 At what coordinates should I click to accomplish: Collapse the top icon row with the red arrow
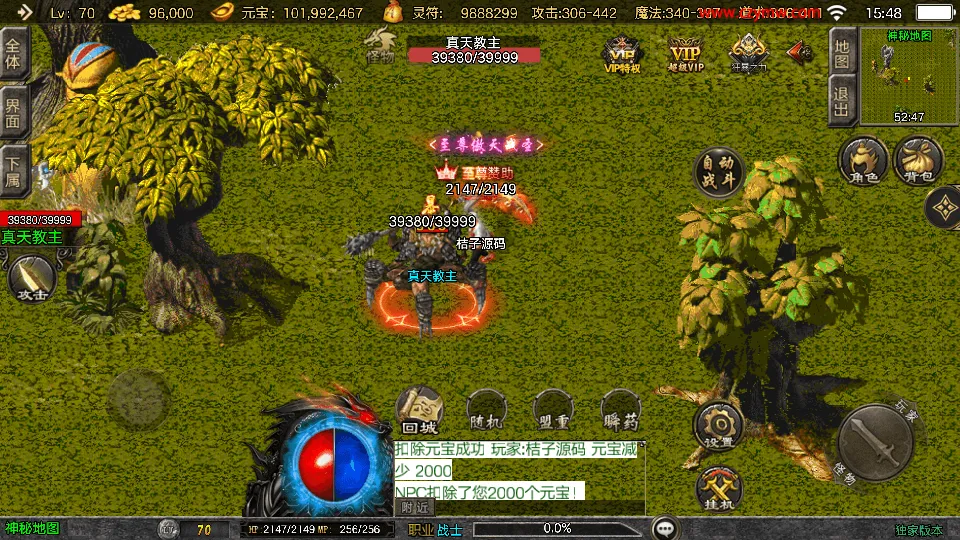pos(799,51)
